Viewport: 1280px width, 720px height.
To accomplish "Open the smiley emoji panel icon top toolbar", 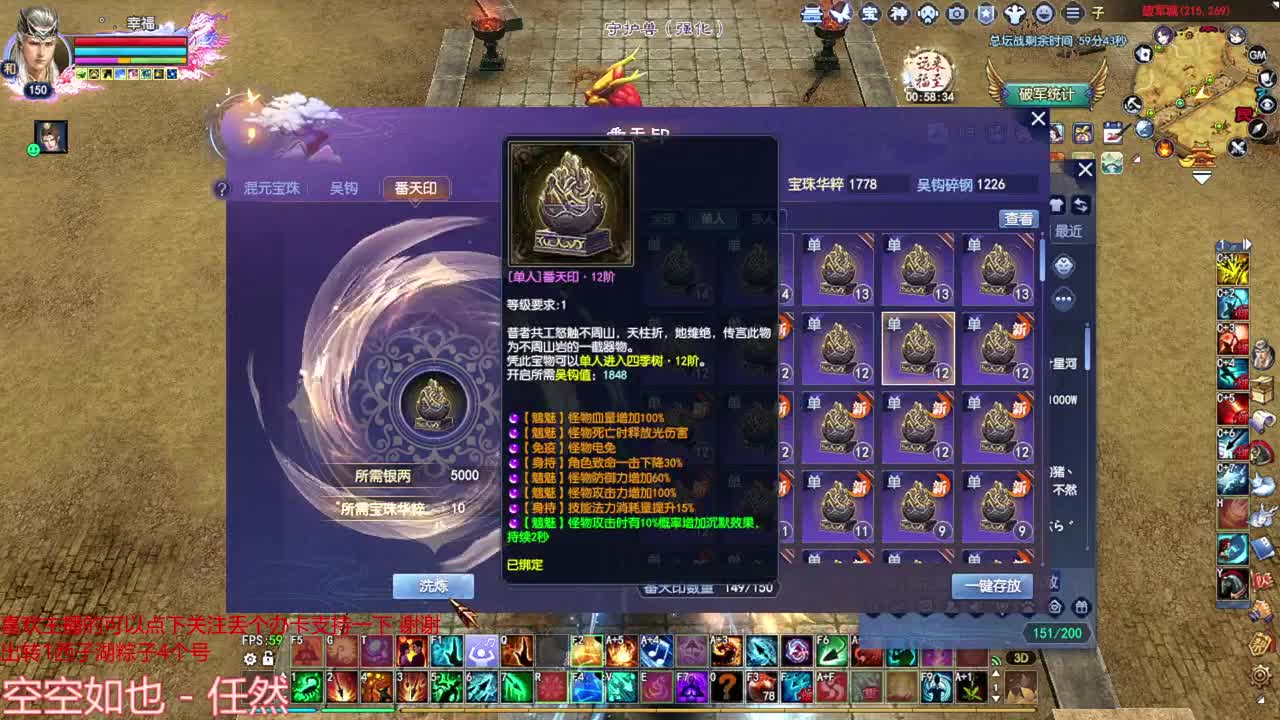I will tap(1043, 14).
